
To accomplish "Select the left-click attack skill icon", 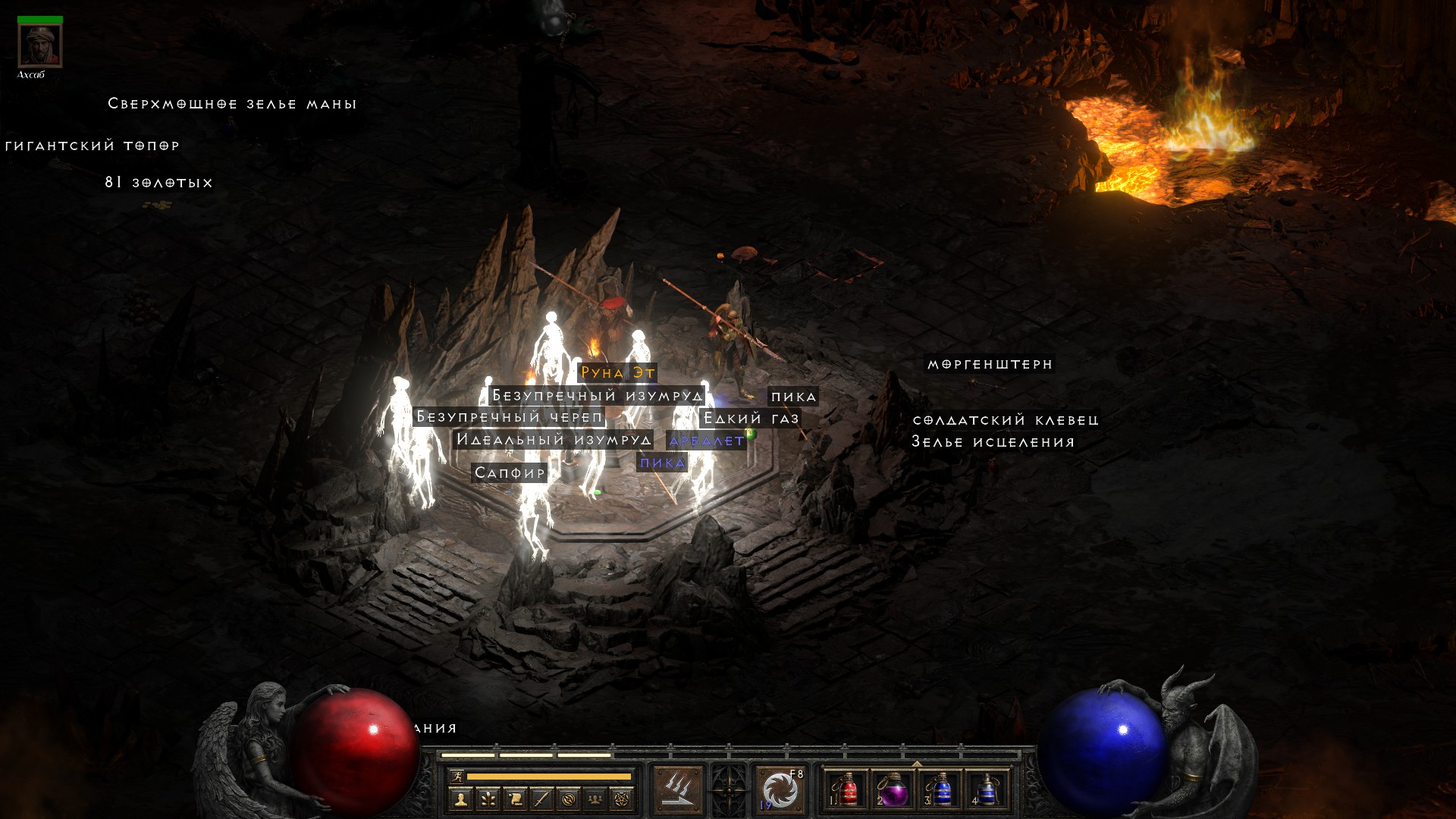I will 678,790.
